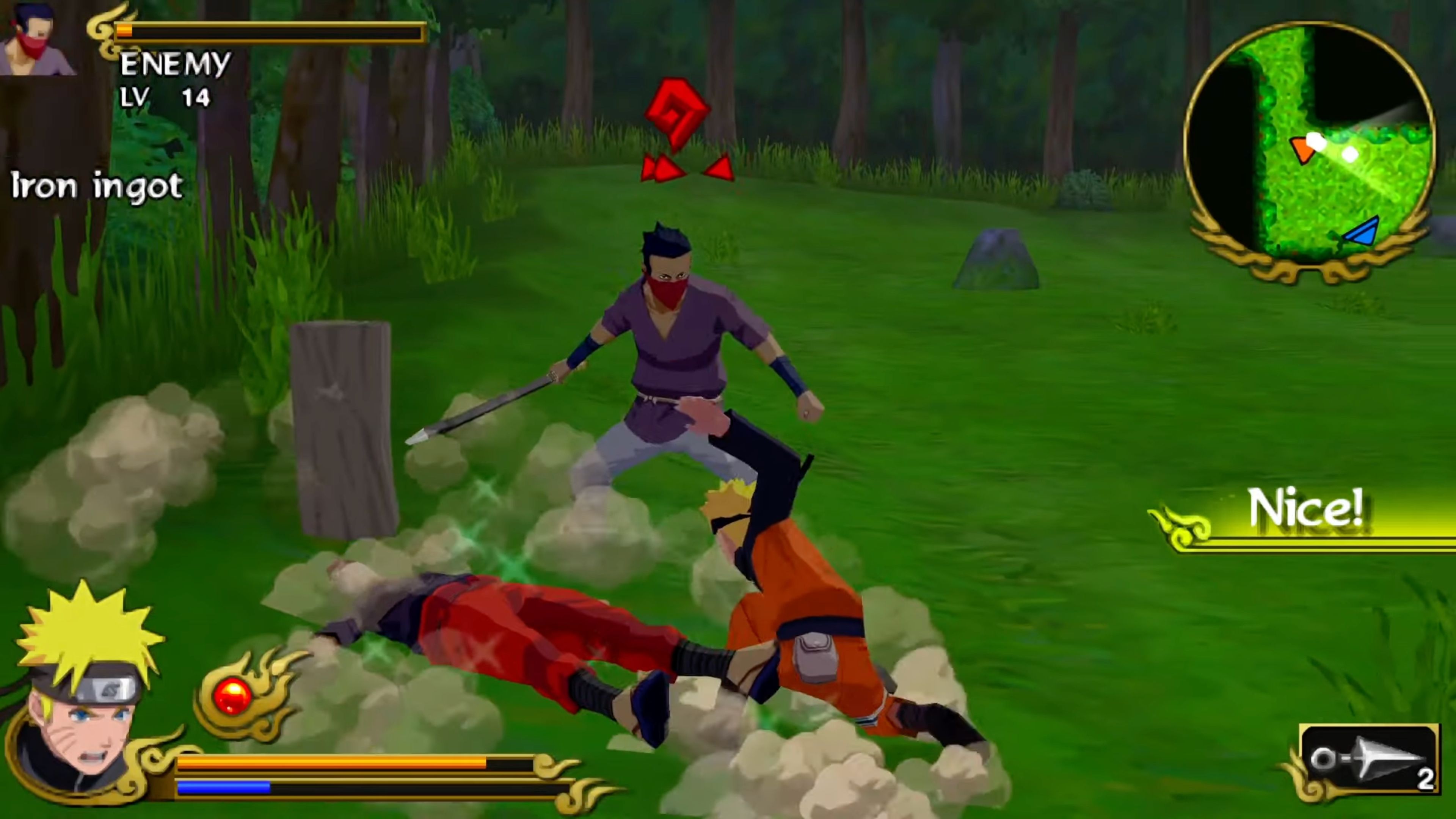1456x819 pixels.
Task: Expand the Iron ingot pickup notification
Action: pos(96,187)
